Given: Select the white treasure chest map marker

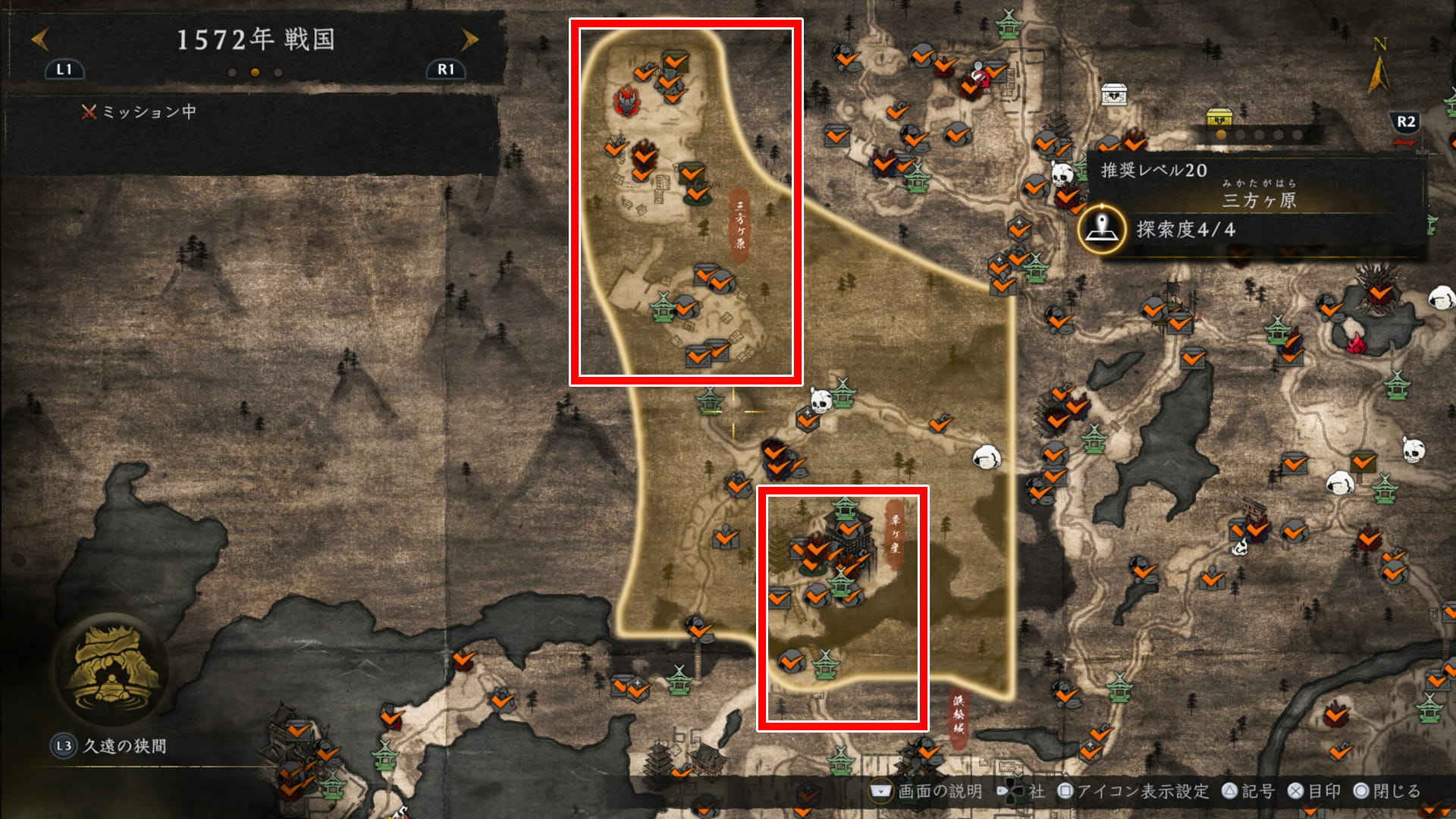Looking at the screenshot, I should [x=1113, y=94].
